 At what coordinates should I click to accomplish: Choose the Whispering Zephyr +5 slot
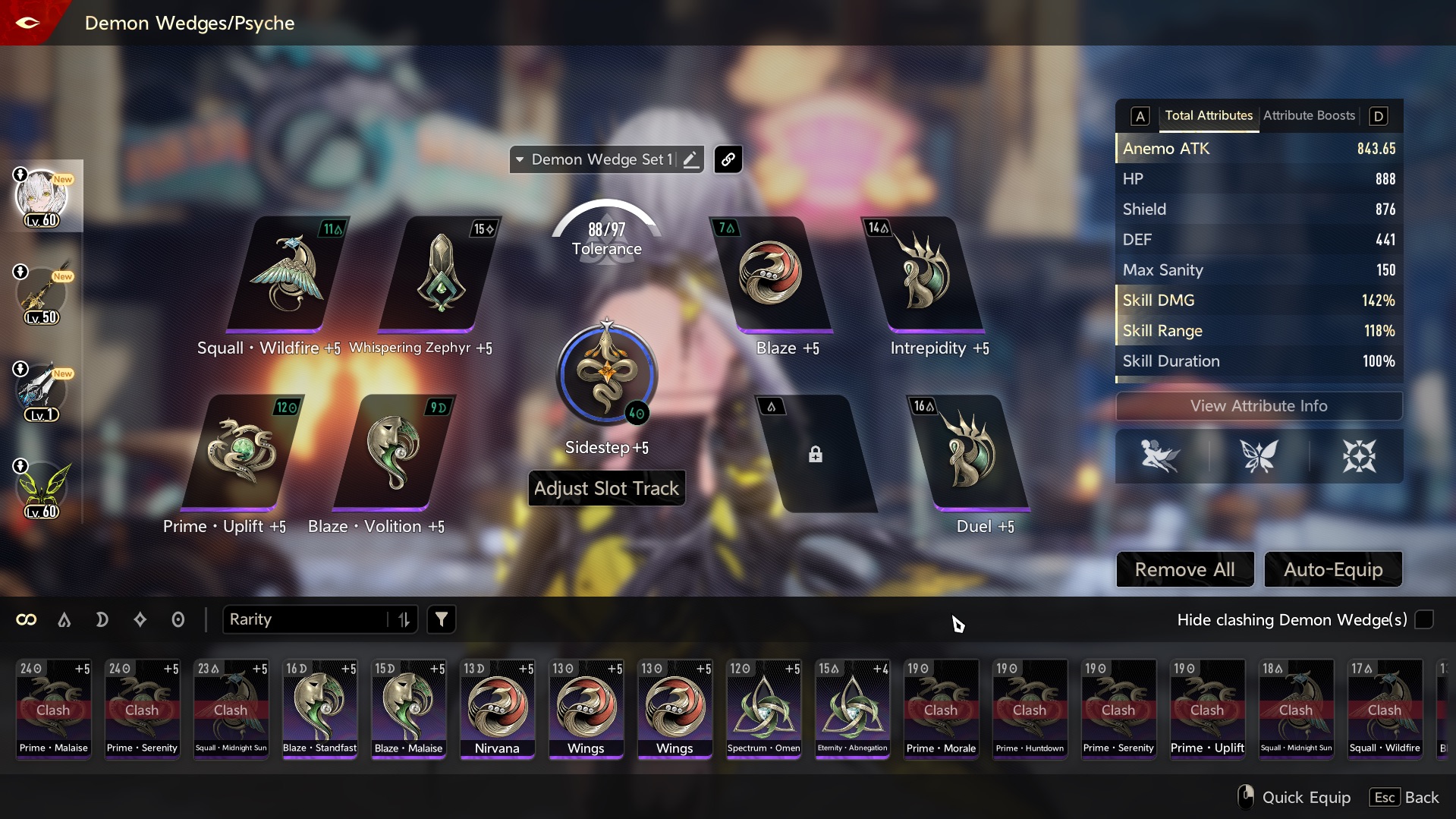pos(439,275)
